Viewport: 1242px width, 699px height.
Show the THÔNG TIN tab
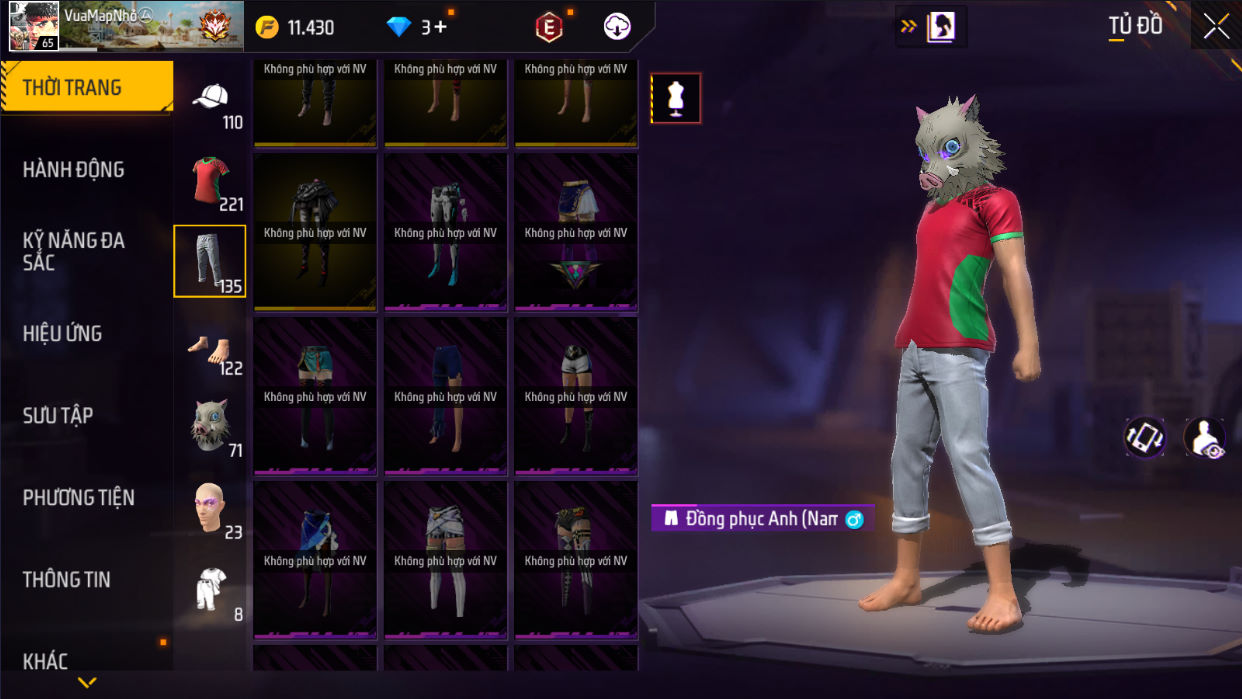[67, 580]
